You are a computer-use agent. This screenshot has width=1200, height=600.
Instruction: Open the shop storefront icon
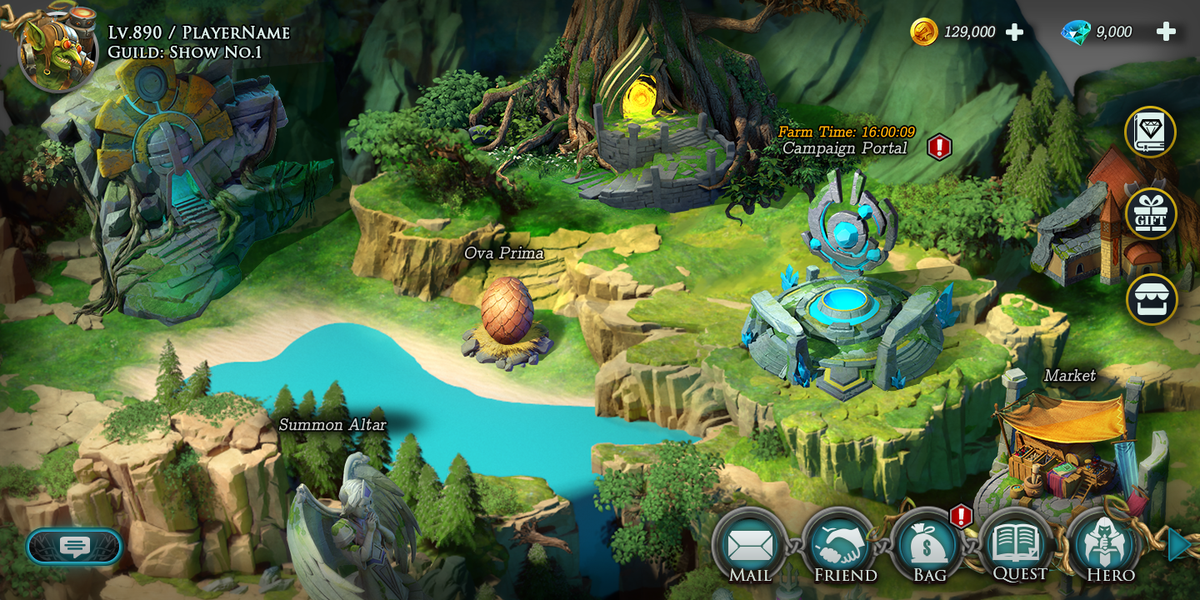[x=1151, y=299]
